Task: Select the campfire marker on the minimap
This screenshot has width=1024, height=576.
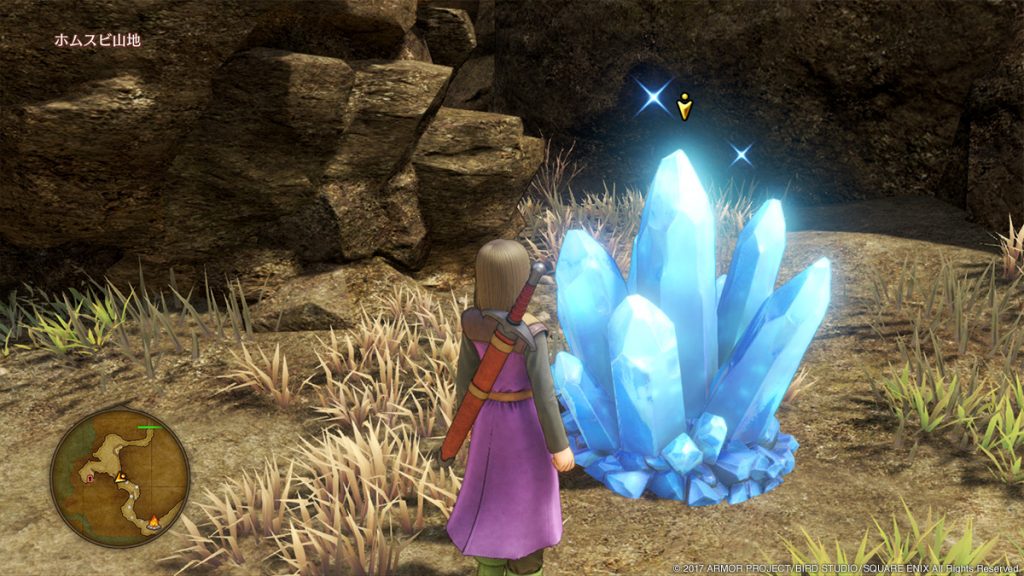Action: (154, 520)
